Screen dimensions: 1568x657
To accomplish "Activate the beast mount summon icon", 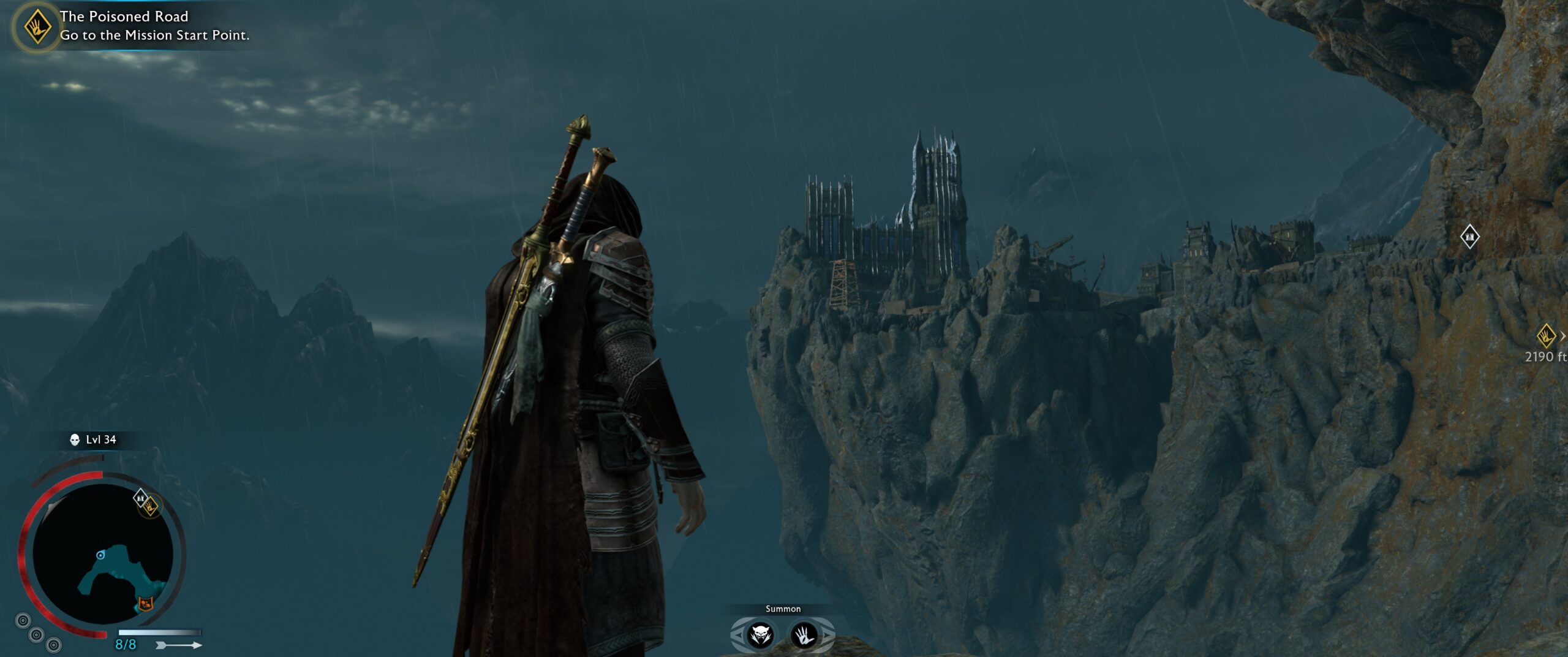I will click(761, 636).
